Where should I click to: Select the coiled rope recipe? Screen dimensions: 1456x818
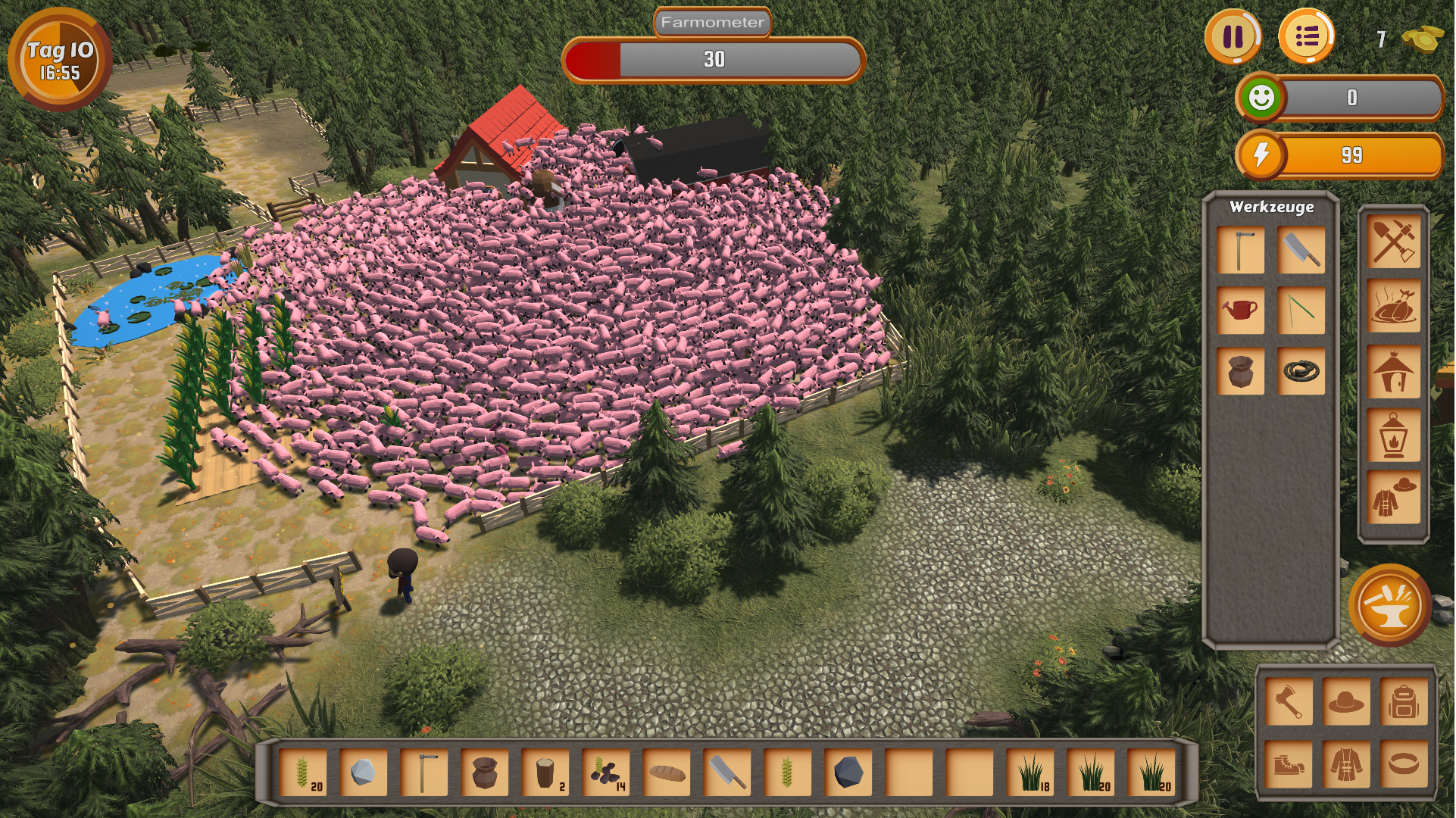pos(1301,370)
